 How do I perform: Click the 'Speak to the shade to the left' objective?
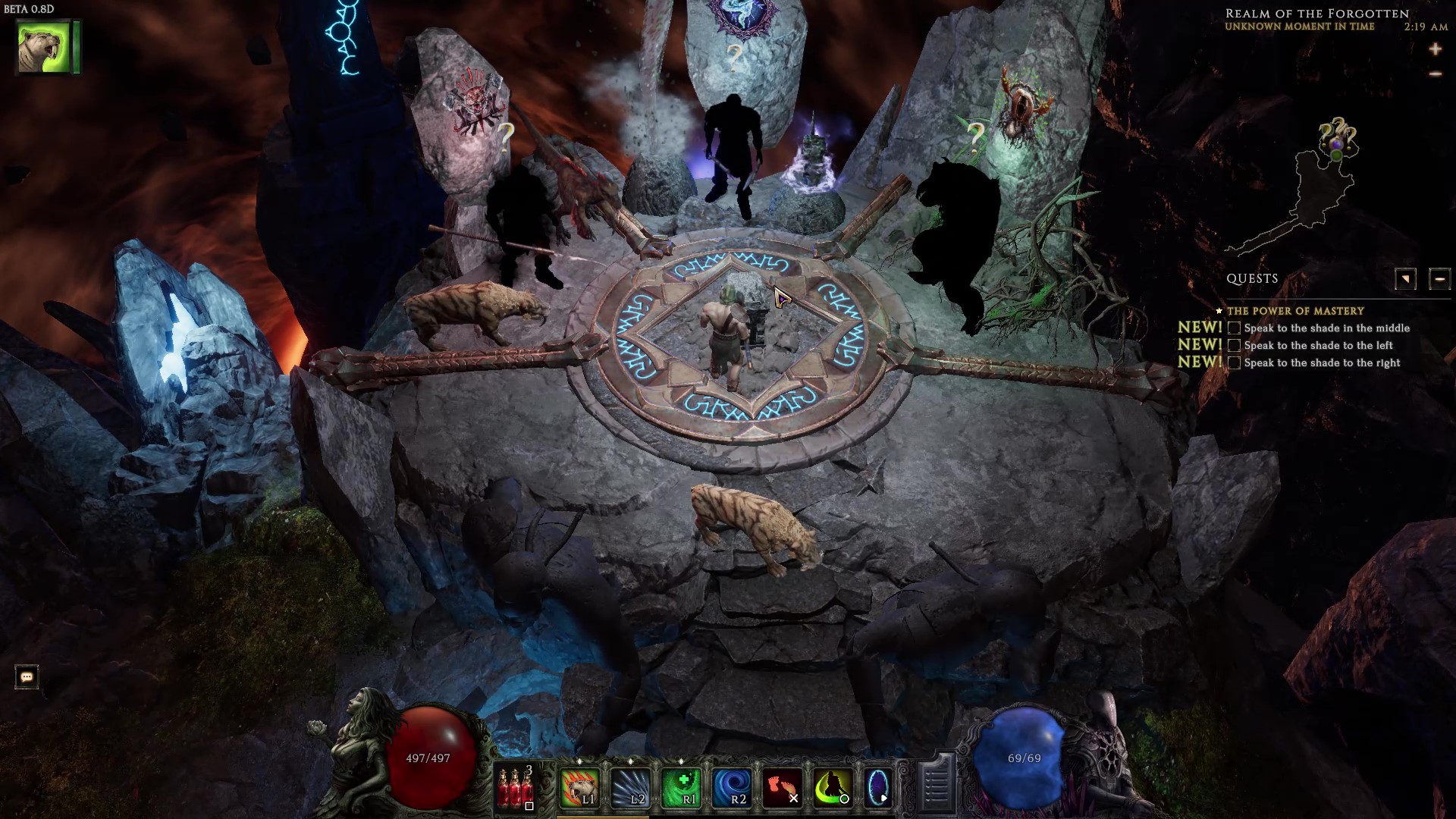click(1318, 346)
